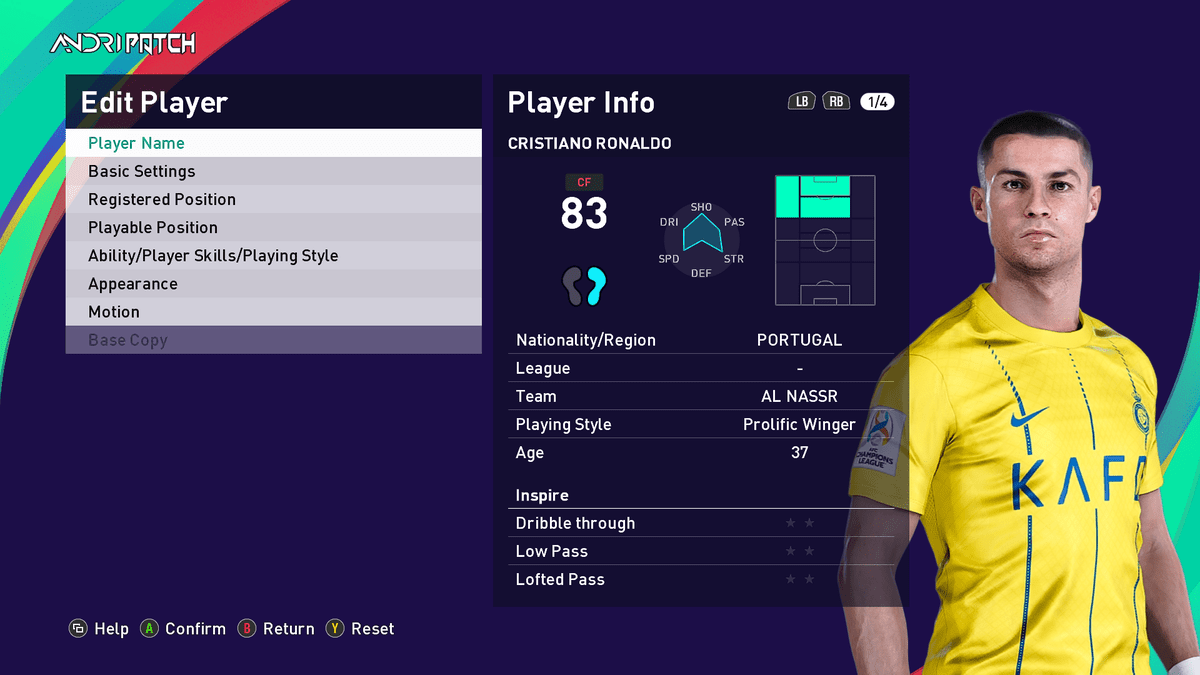Open the Playable Position entry
This screenshot has height=675, width=1200.
[x=273, y=227]
